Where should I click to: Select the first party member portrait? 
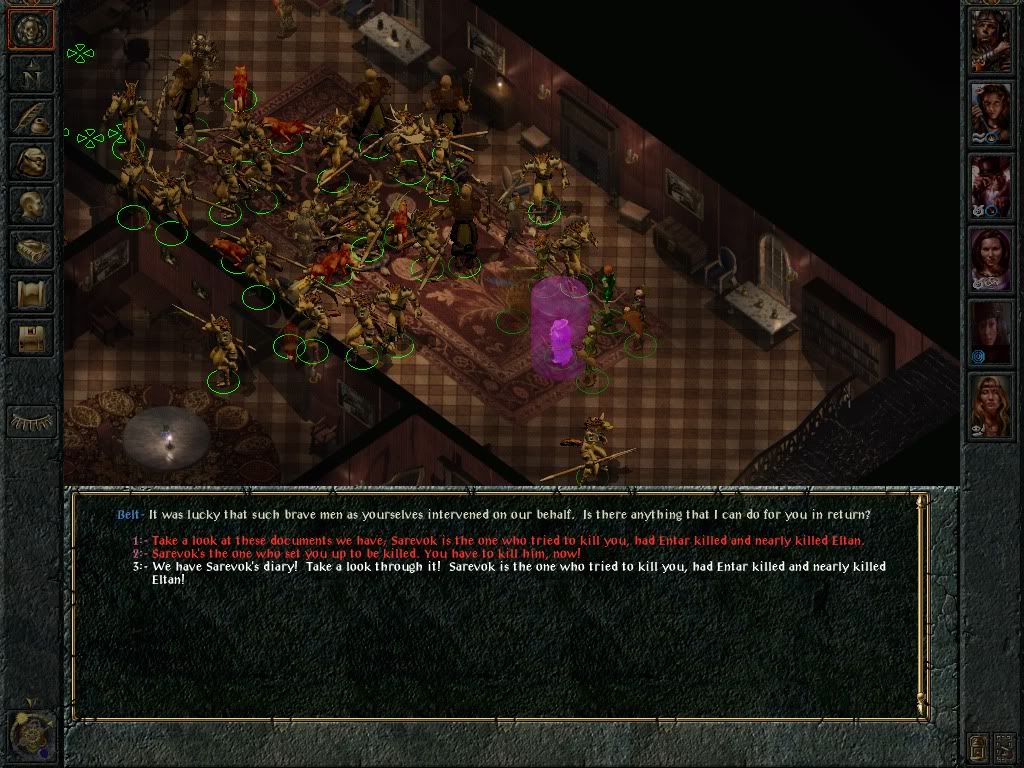pyautogui.click(x=991, y=42)
